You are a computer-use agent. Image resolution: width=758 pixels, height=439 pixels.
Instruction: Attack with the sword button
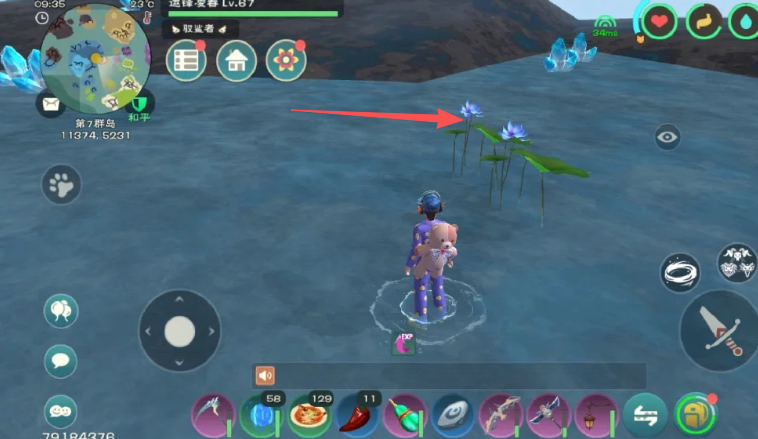coord(720,329)
